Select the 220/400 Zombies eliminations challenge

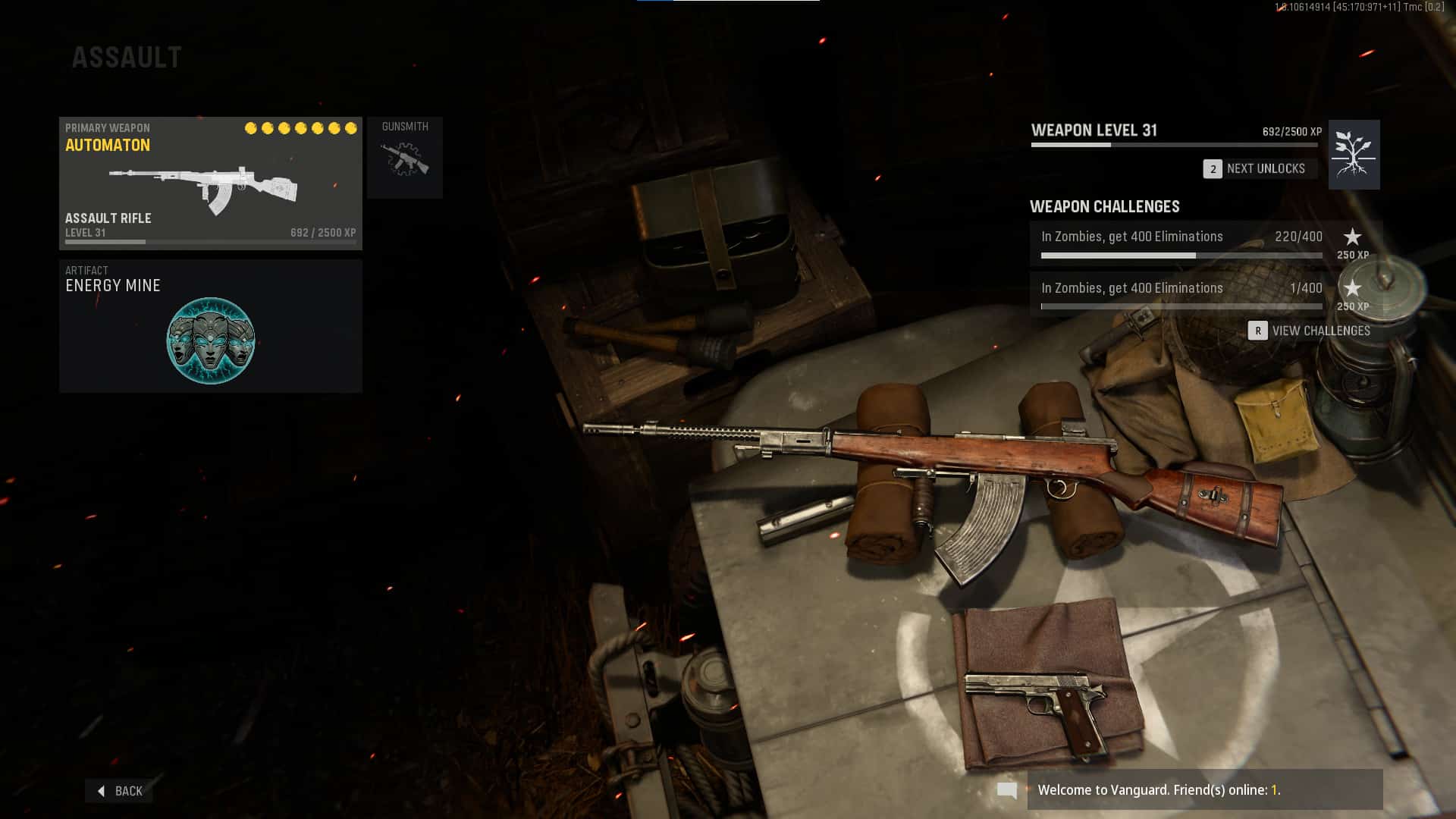(1181, 243)
